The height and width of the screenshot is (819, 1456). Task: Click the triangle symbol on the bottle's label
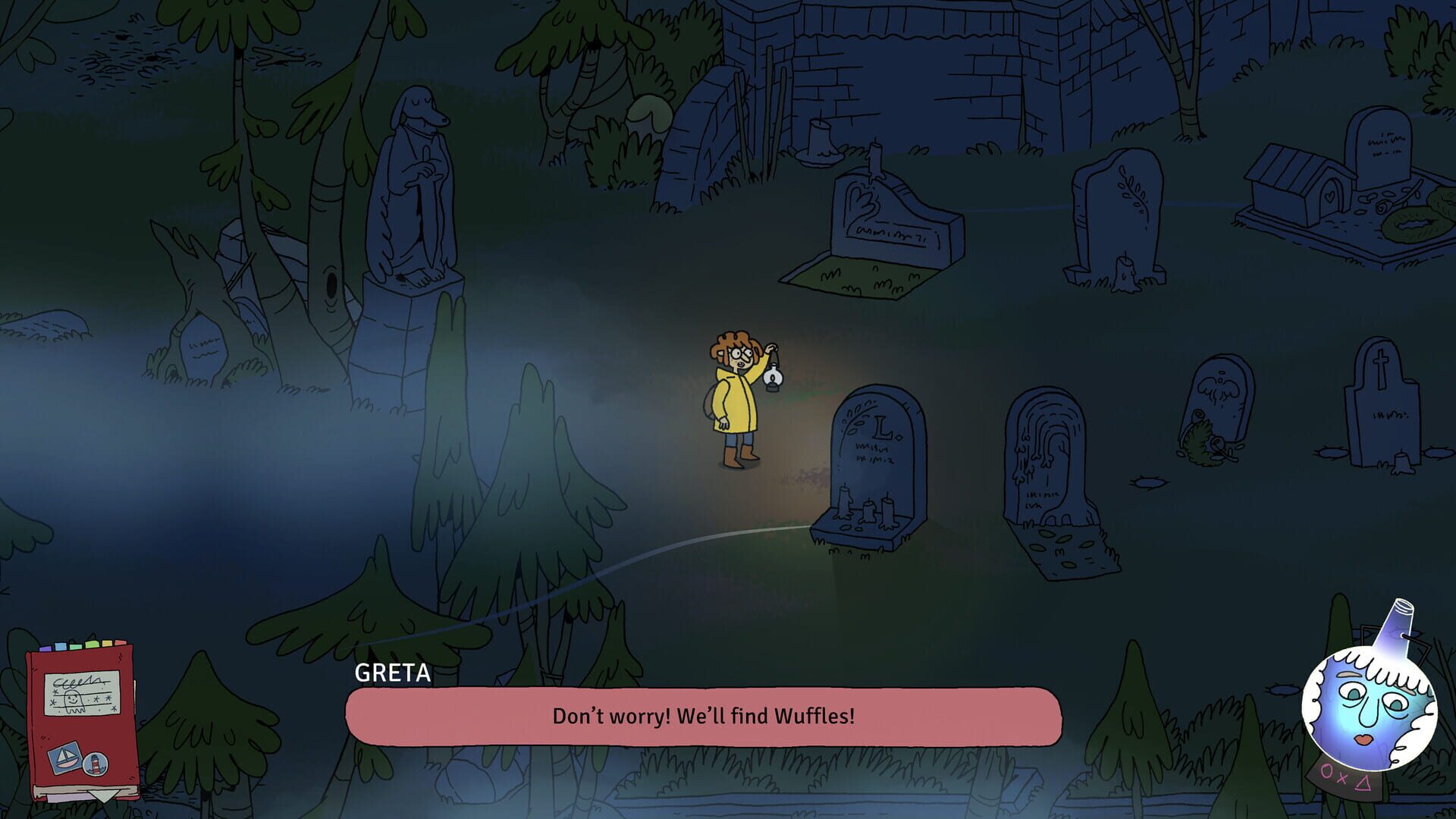click(x=1363, y=785)
